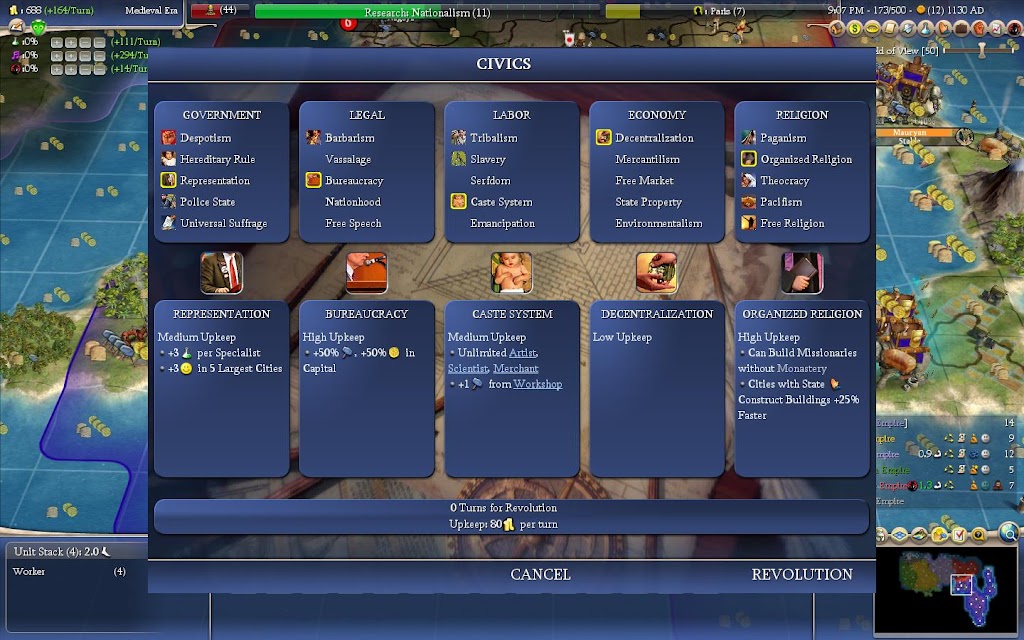Switch to Universal Suffrage
Viewport: 1024px width, 640px height.
click(x=223, y=223)
